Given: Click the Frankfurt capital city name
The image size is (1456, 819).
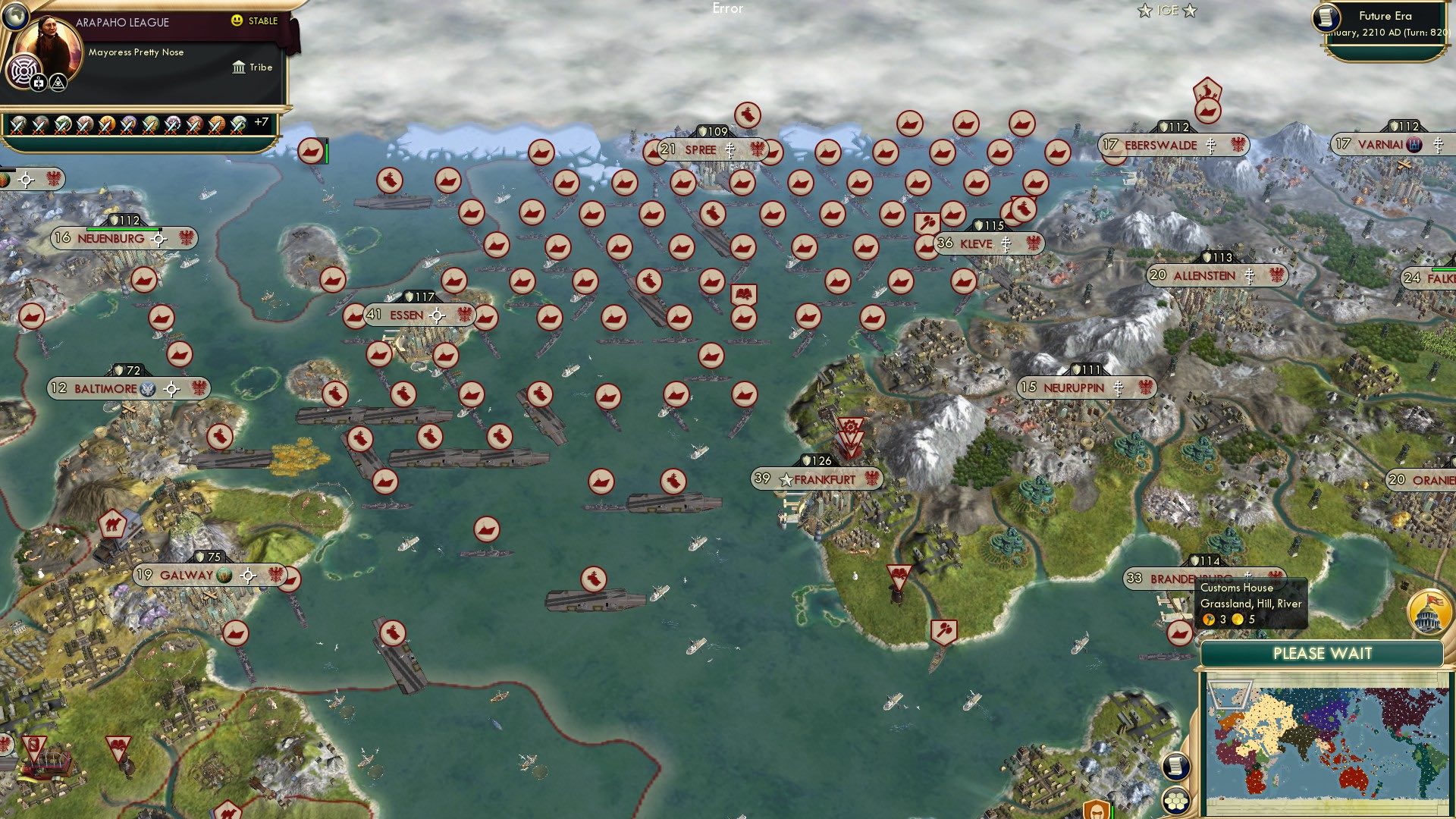Looking at the screenshot, I should [824, 479].
